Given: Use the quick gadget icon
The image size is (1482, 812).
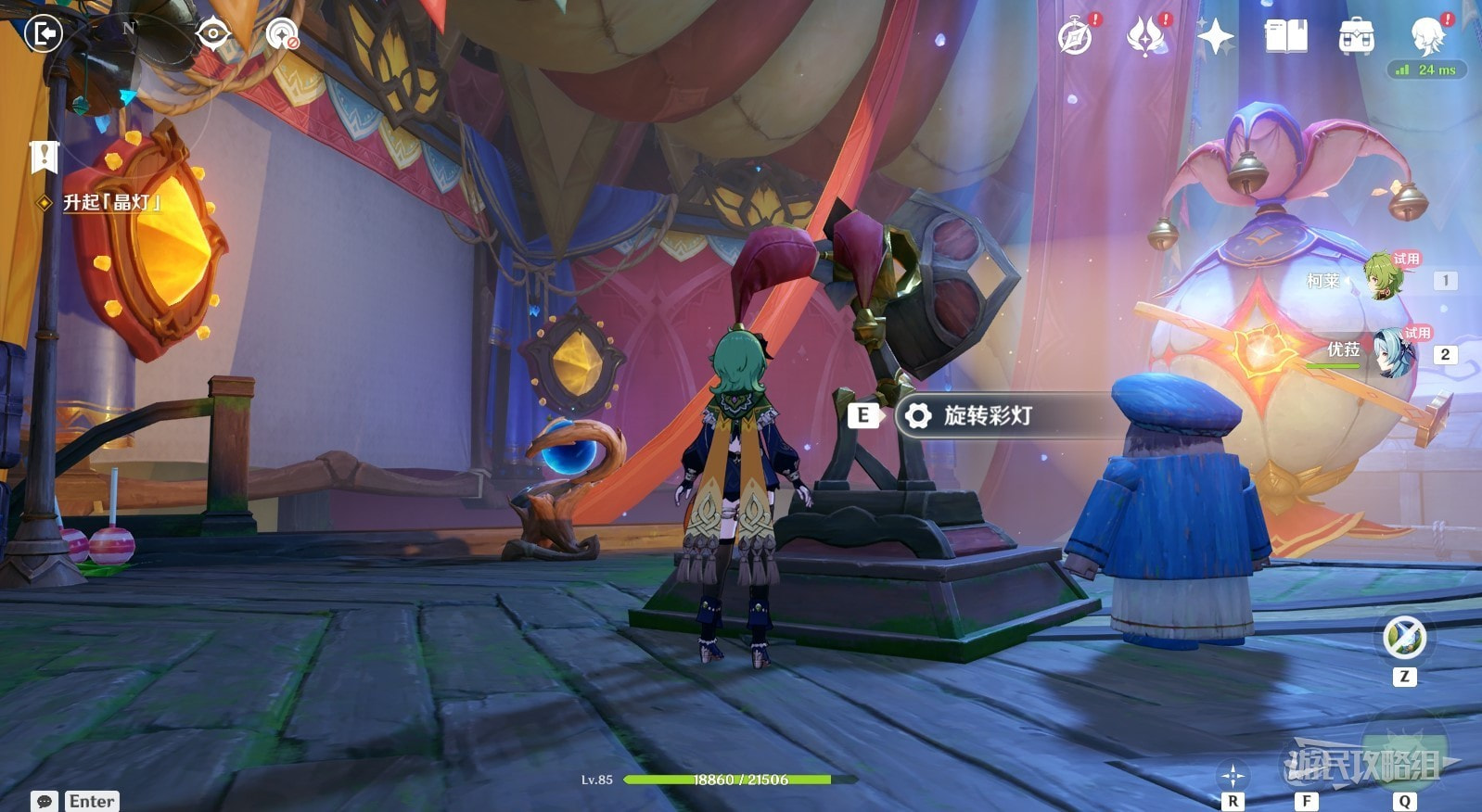Looking at the screenshot, I should point(1404,638).
